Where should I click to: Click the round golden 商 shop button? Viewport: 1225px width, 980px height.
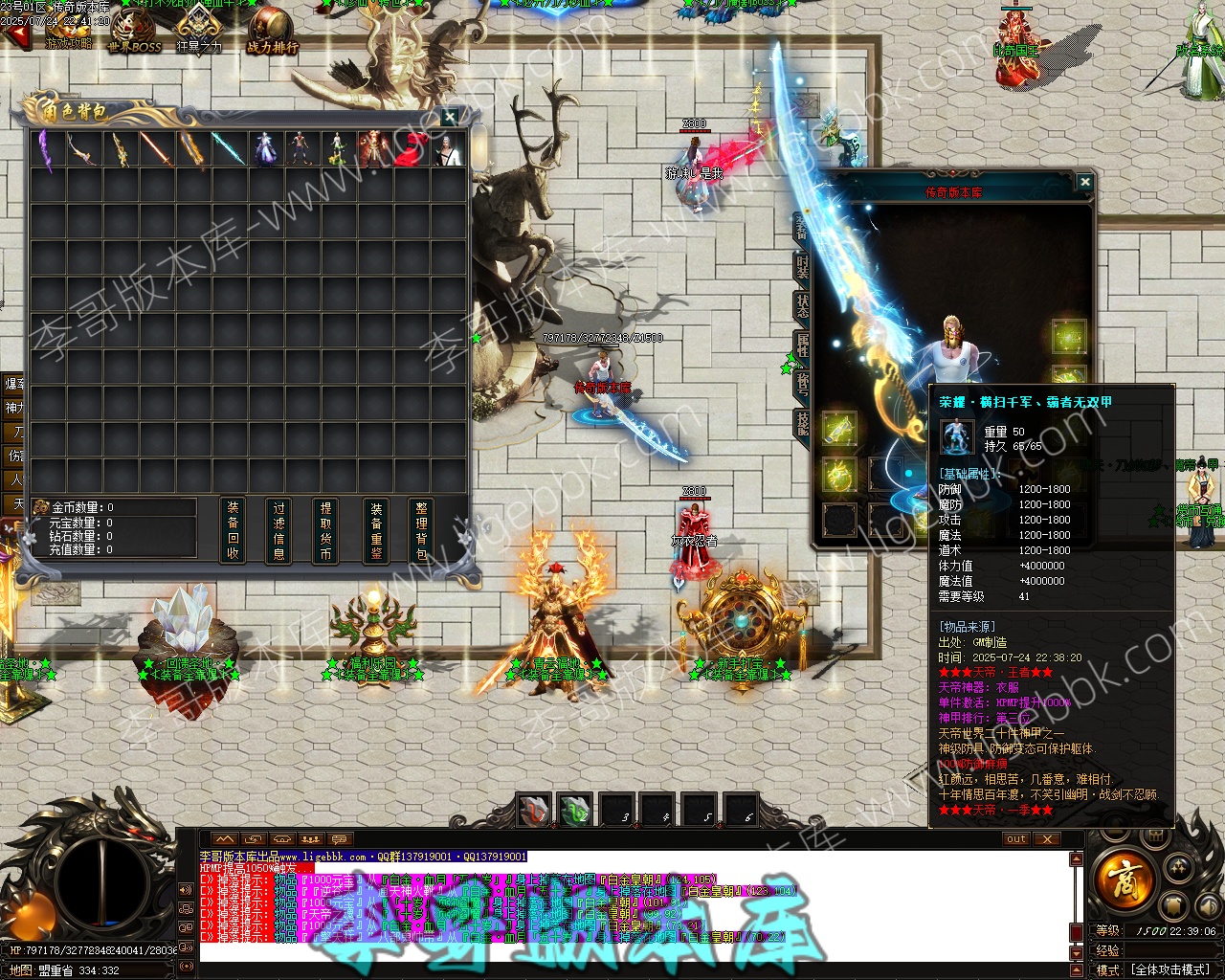click(x=1122, y=876)
